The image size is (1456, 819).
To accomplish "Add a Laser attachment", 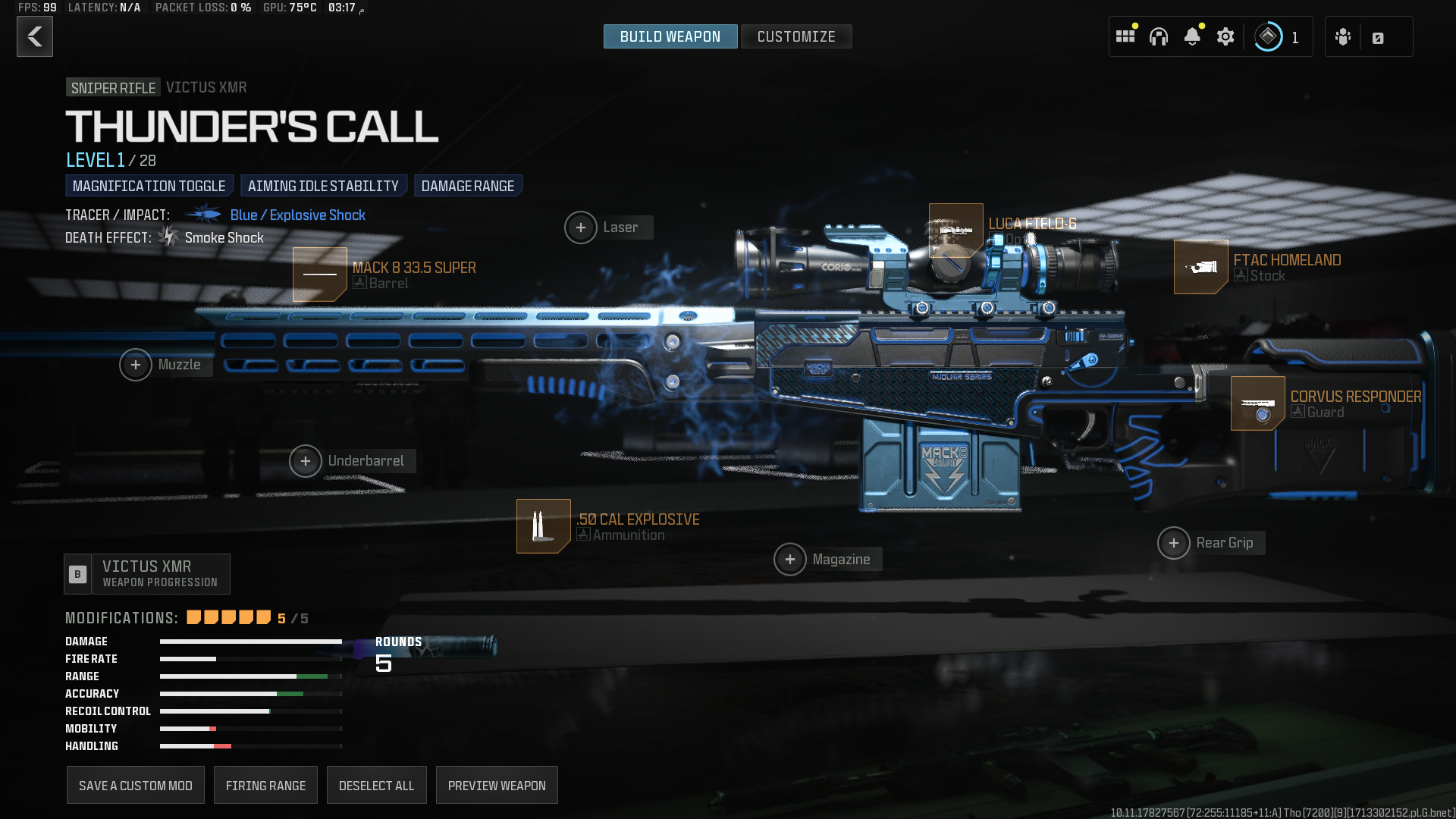I will [581, 227].
